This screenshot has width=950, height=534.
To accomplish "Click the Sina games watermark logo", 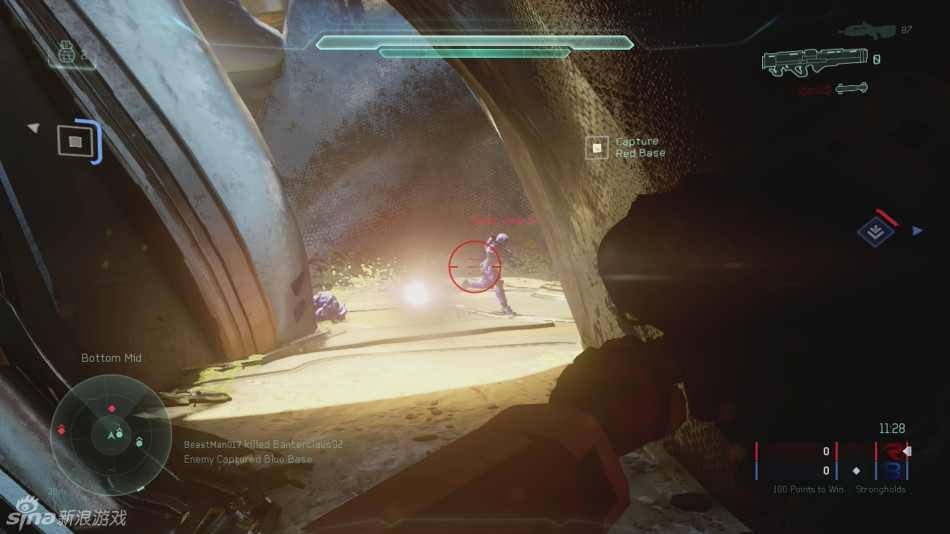I will point(65,515).
